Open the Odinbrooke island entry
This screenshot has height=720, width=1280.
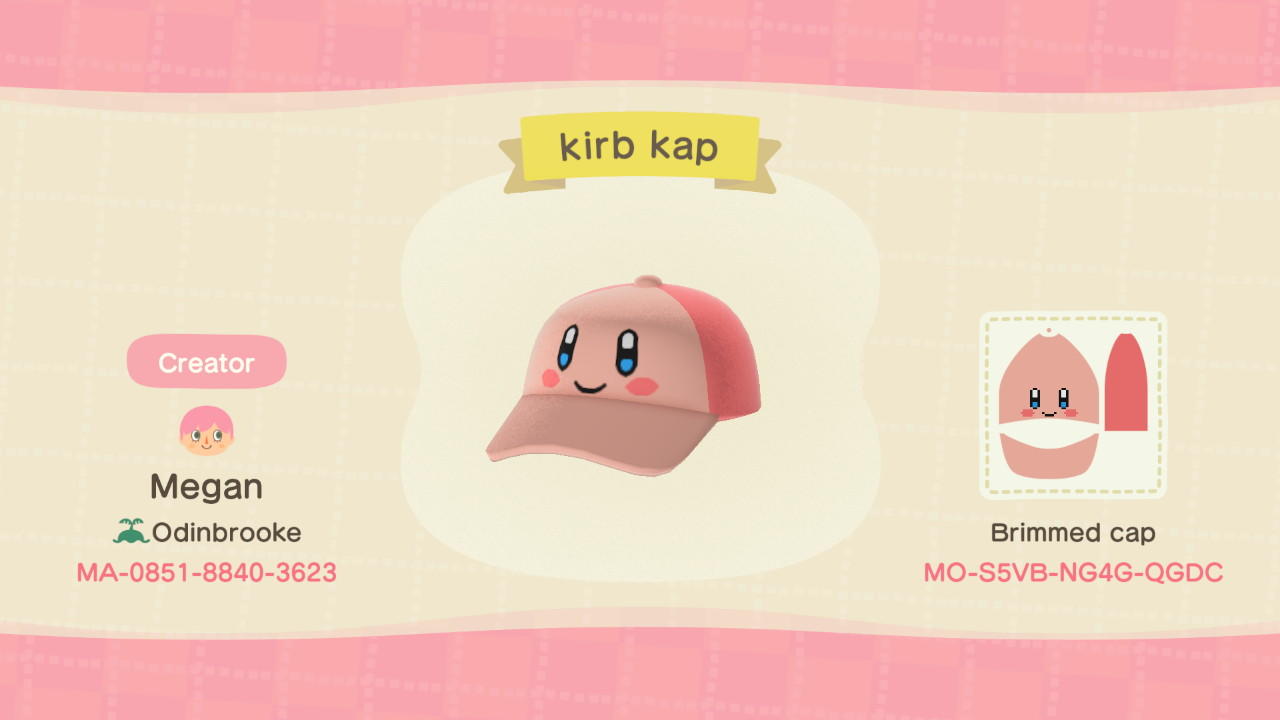coord(222,532)
